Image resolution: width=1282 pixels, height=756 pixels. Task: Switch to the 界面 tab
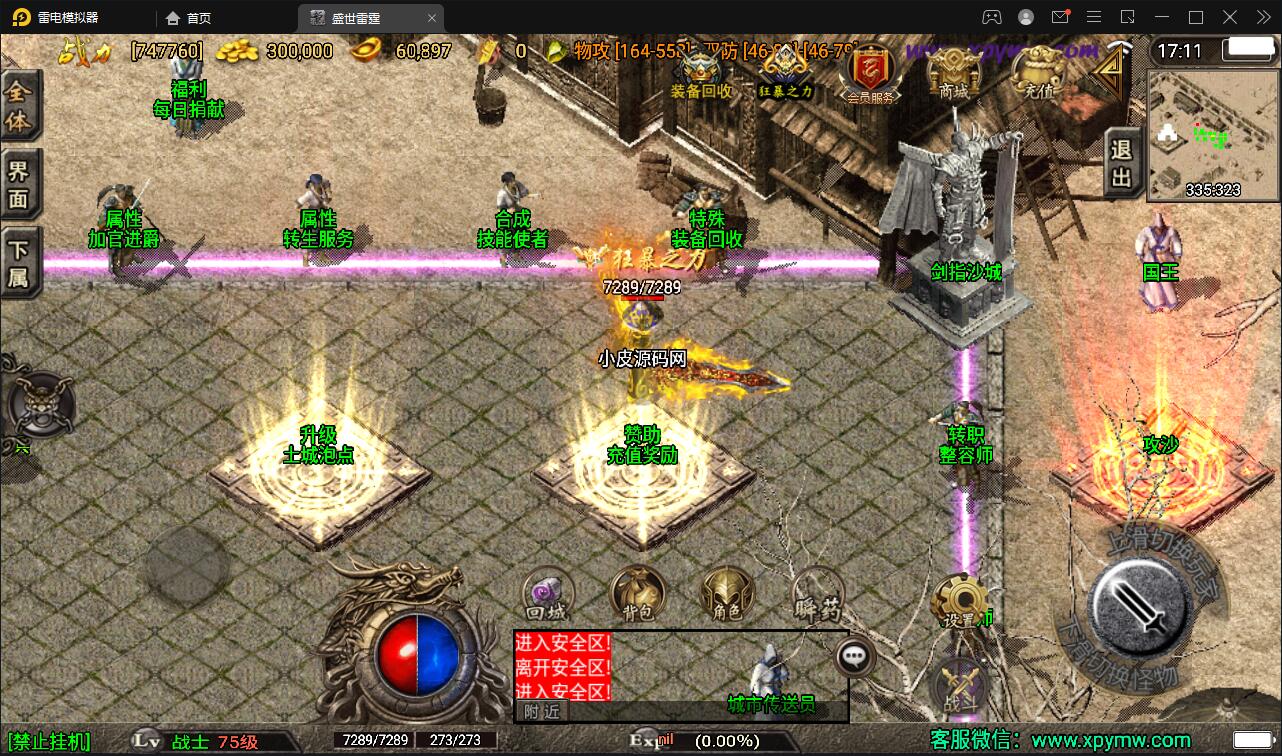[19, 184]
